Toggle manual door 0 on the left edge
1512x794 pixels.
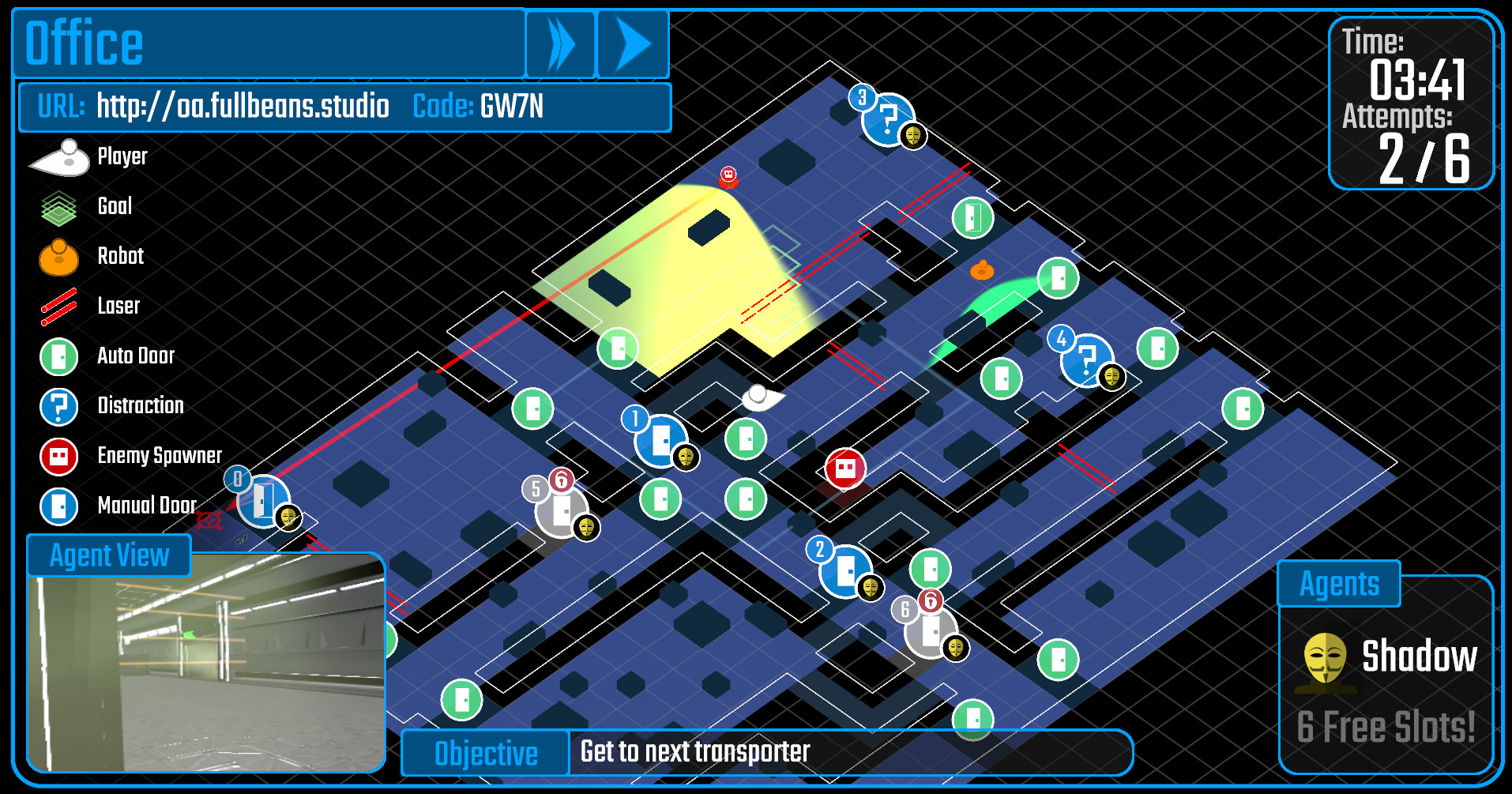click(x=262, y=501)
